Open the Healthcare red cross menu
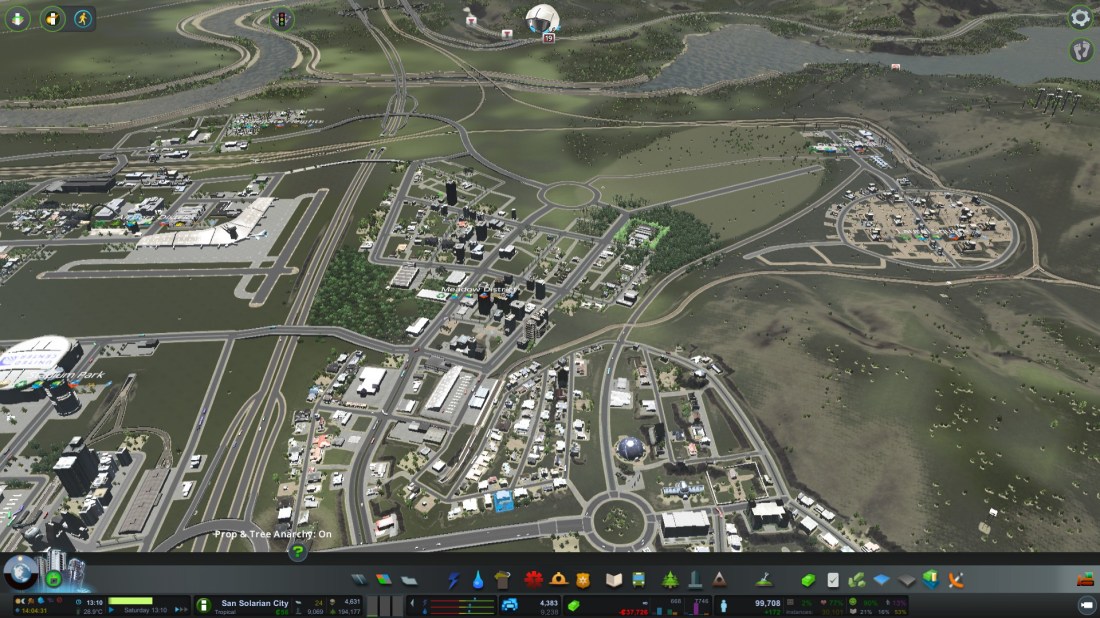The image size is (1100, 618). (533, 580)
